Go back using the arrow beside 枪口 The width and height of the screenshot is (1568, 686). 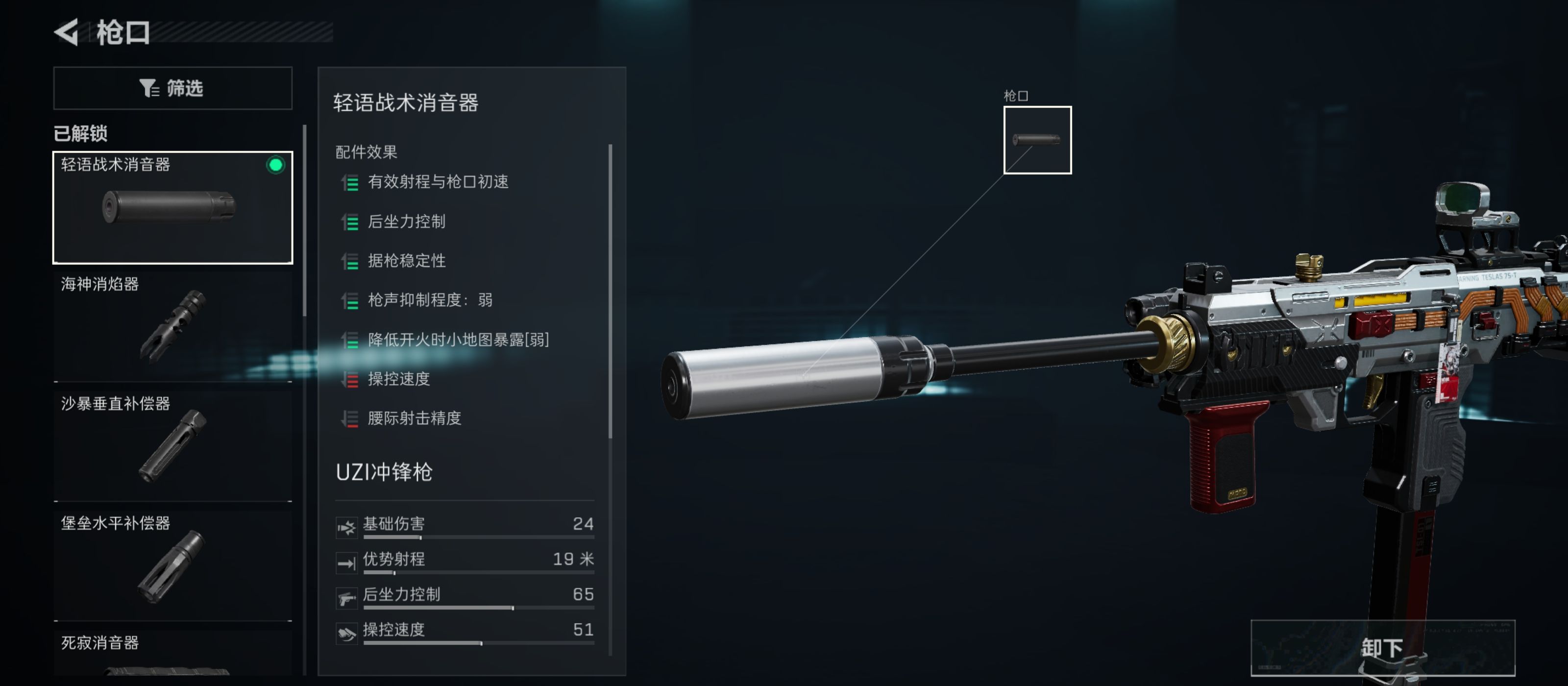pos(67,32)
